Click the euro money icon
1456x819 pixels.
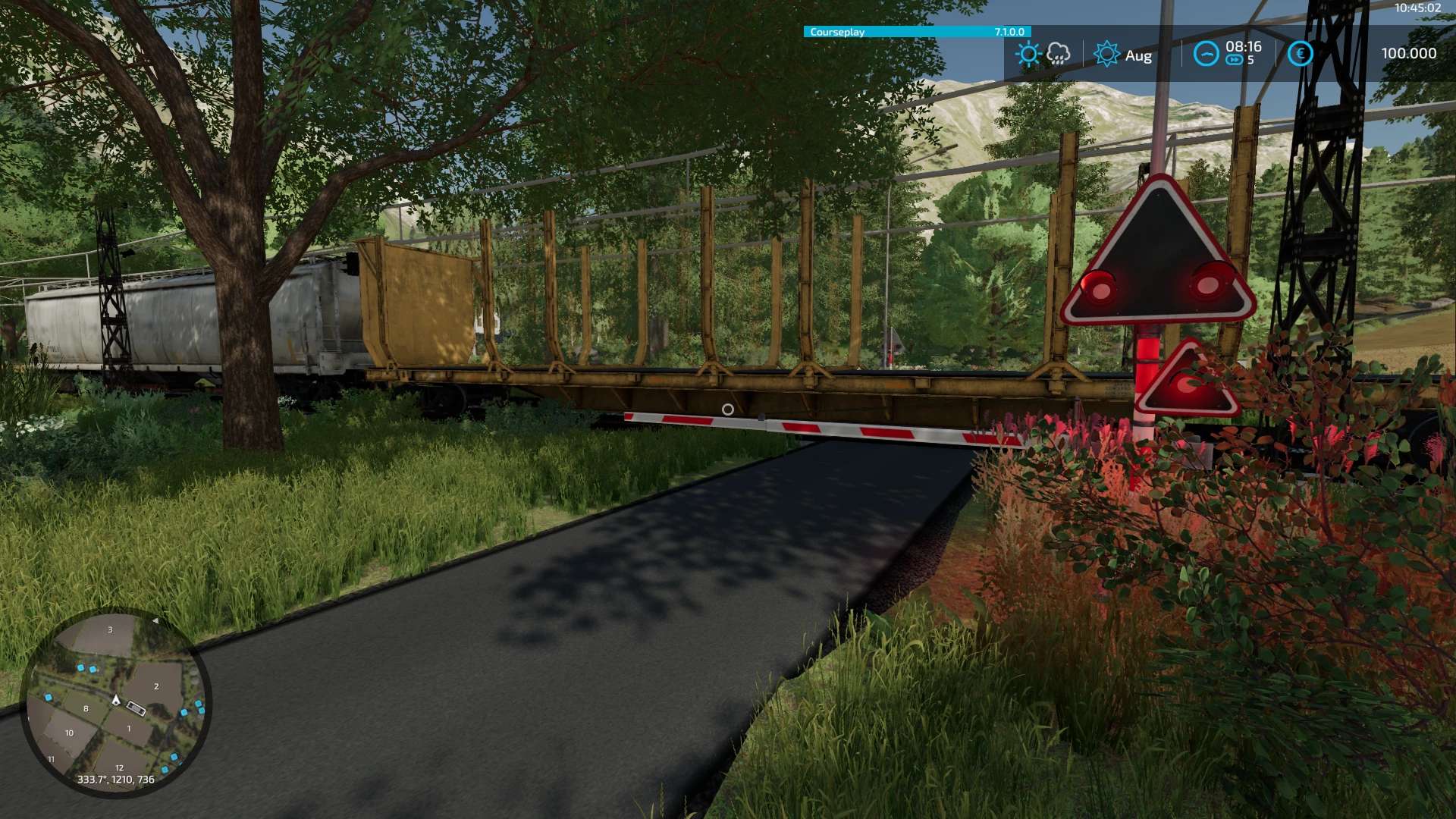[1300, 54]
